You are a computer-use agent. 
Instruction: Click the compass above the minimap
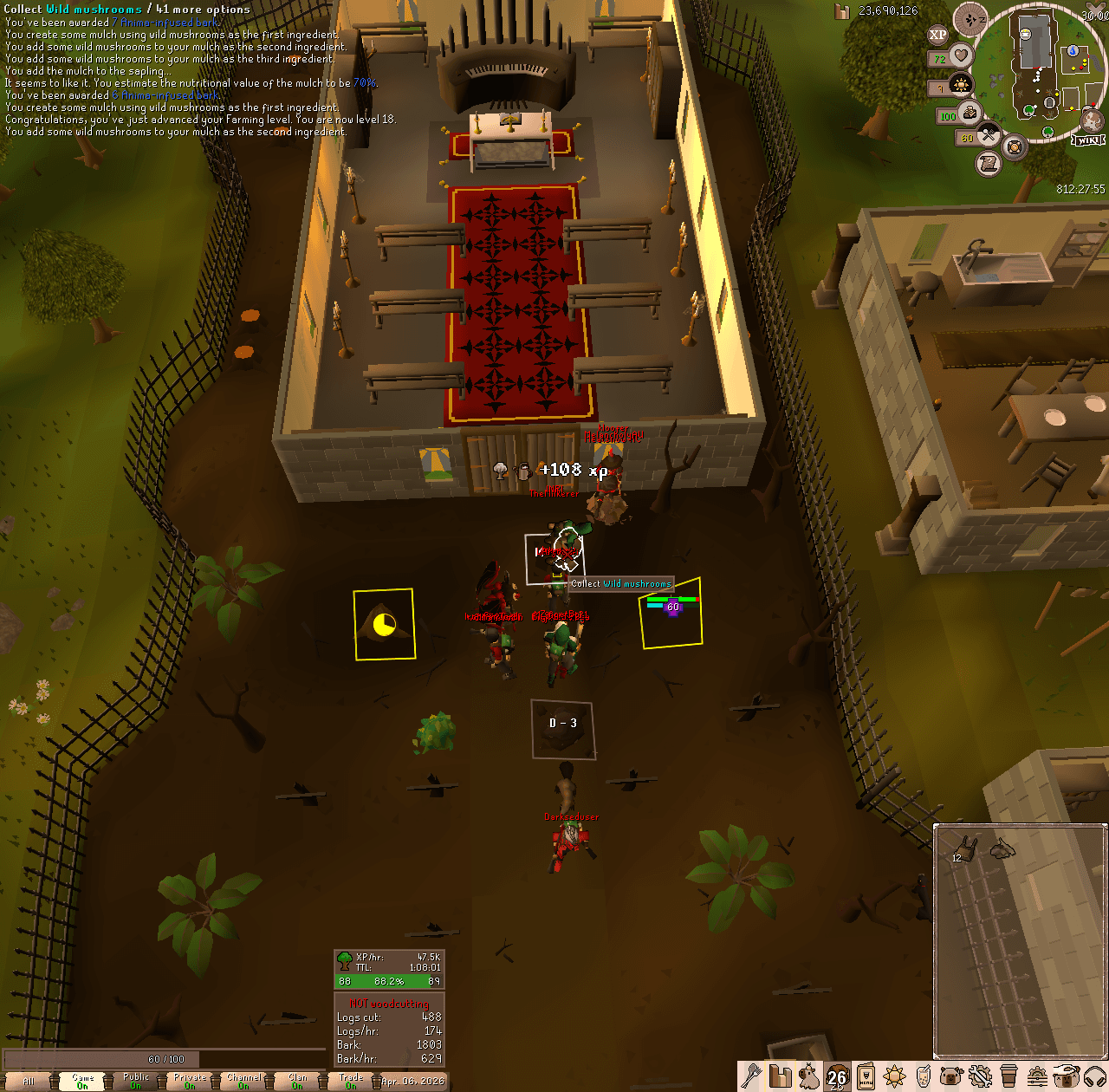pos(970,17)
